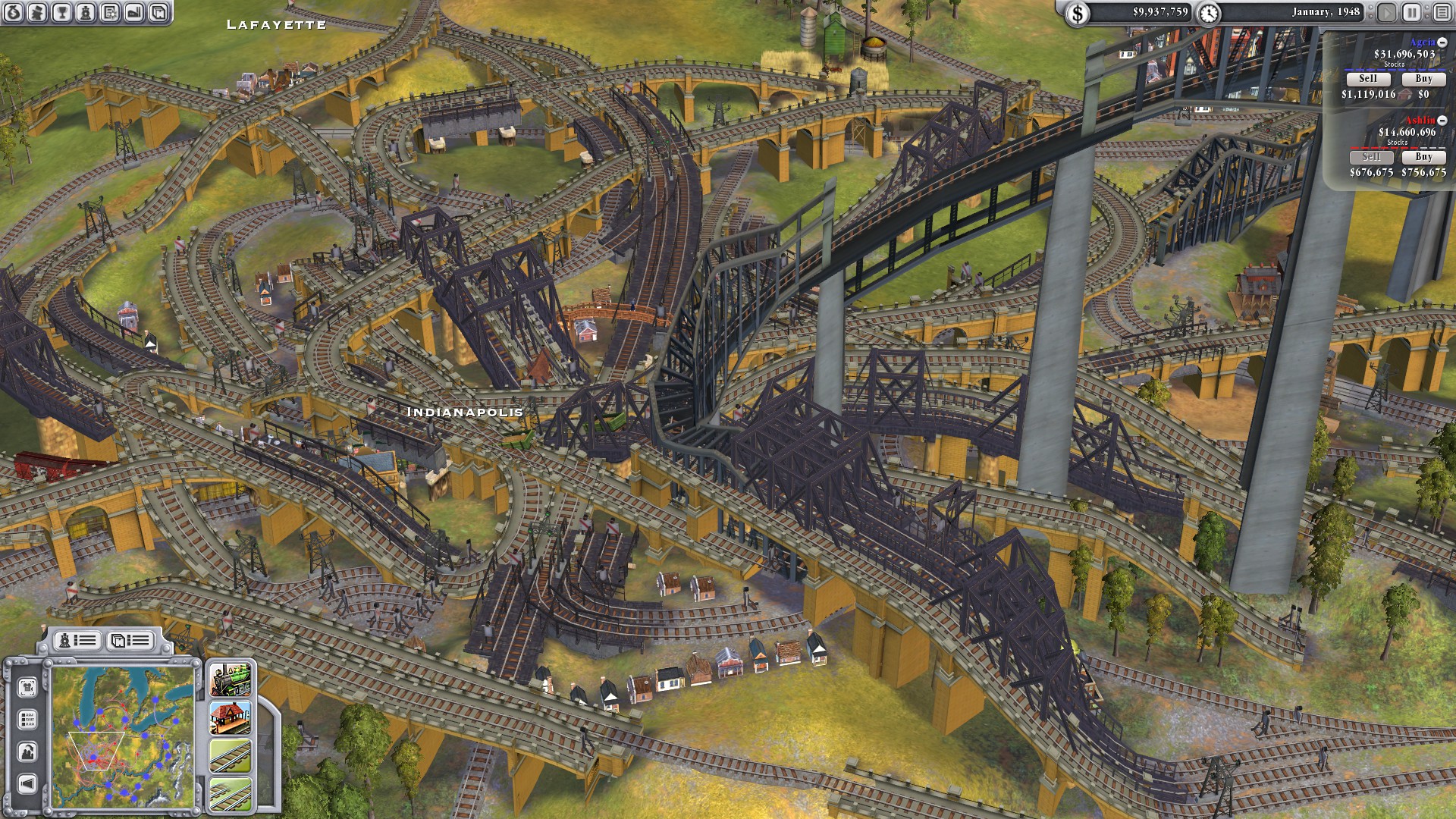Collapse the Ashlin stock panel
This screenshot has height=819, width=1456.
(x=1443, y=120)
